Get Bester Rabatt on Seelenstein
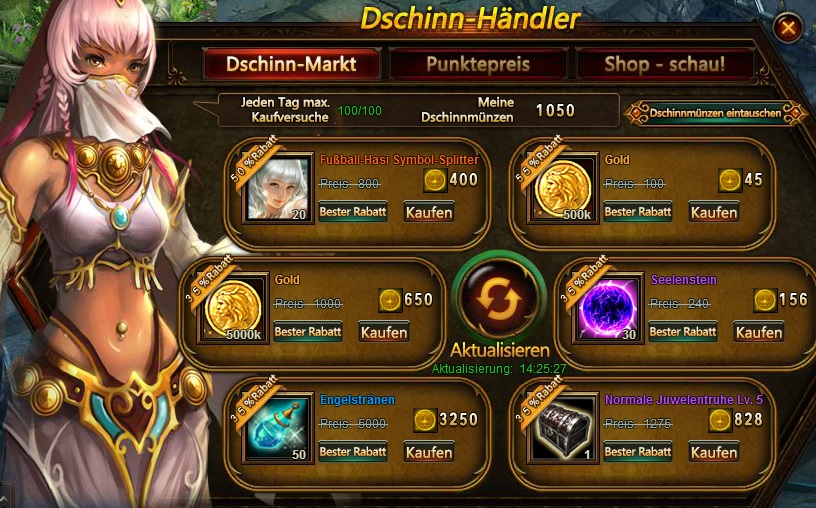Viewport: 816px width, 508px height. coord(683,332)
